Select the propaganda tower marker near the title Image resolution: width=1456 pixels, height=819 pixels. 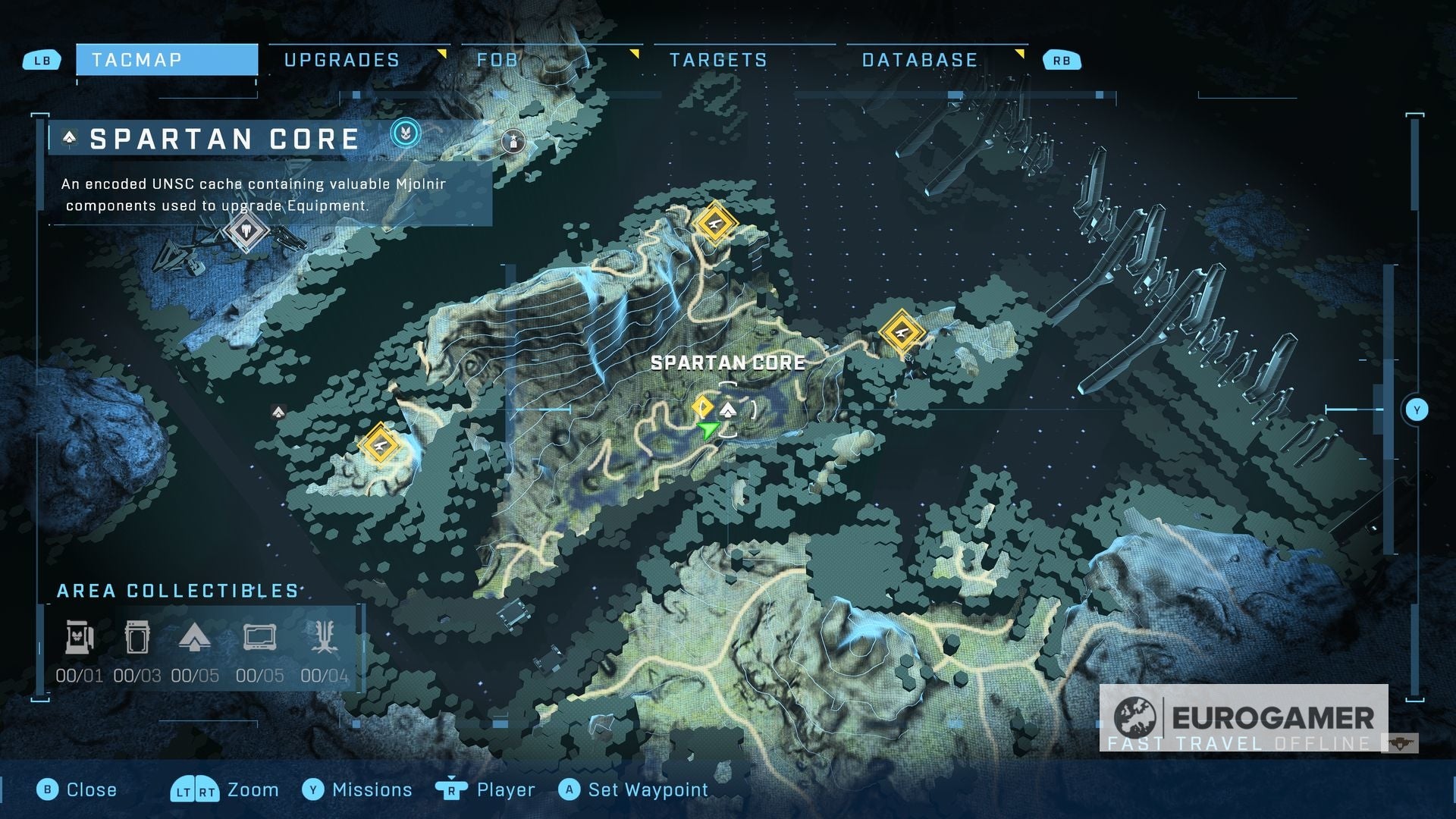pyautogui.click(x=515, y=140)
